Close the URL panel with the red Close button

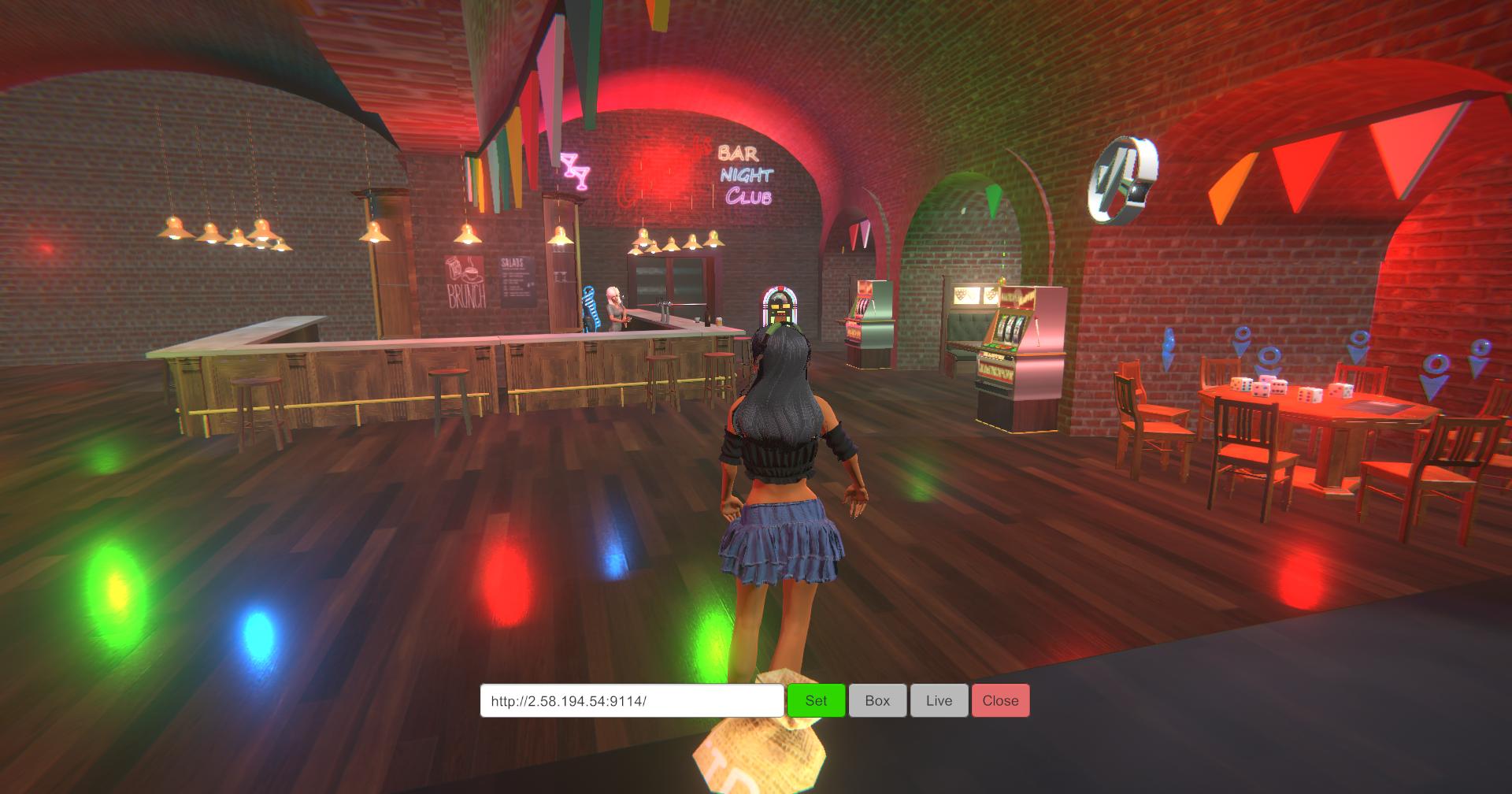click(x=1000, y=700)
